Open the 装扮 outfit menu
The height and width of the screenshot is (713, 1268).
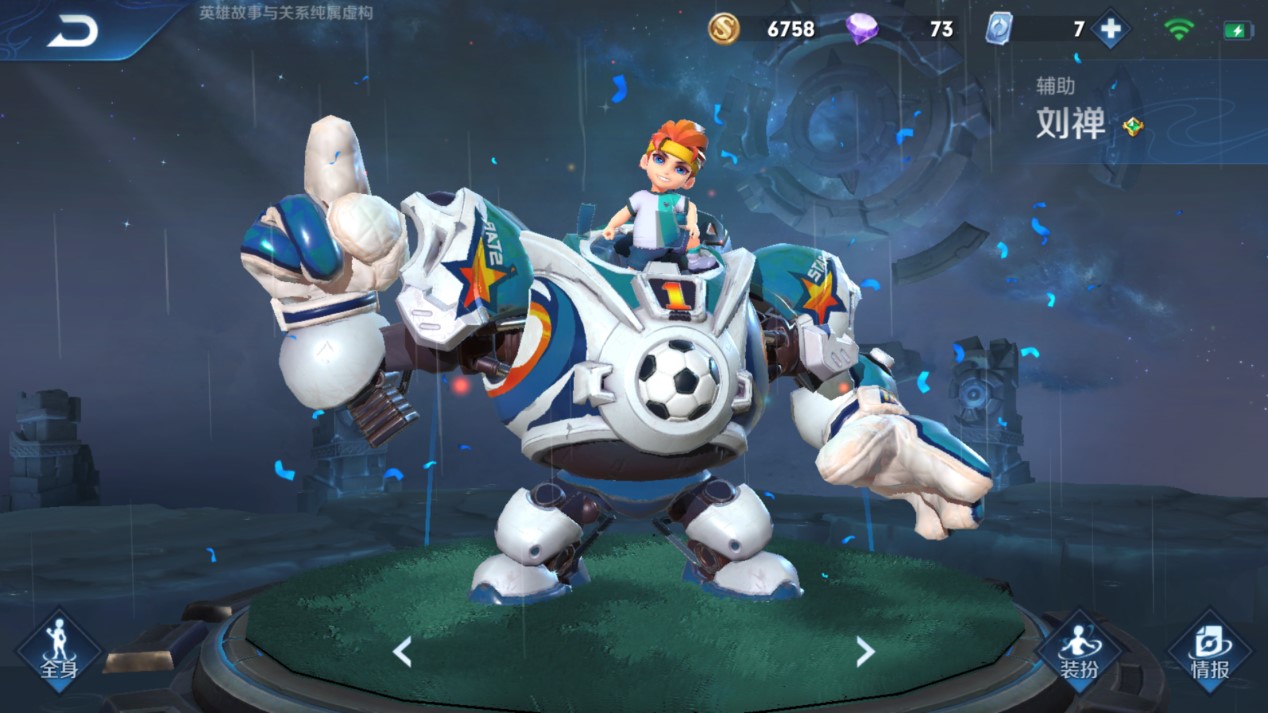click(1079, 650)
